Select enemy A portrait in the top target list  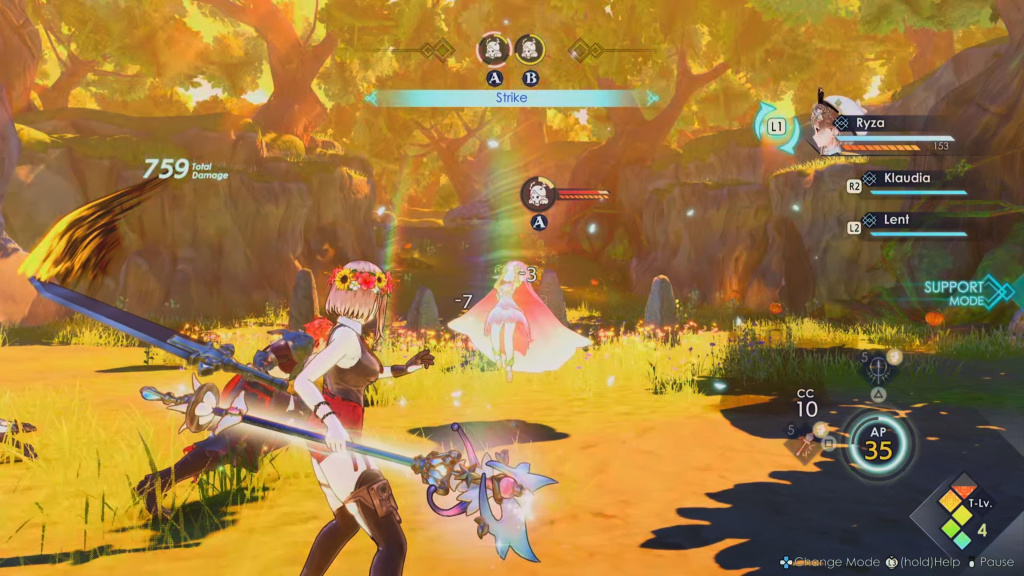click(494, 49)
